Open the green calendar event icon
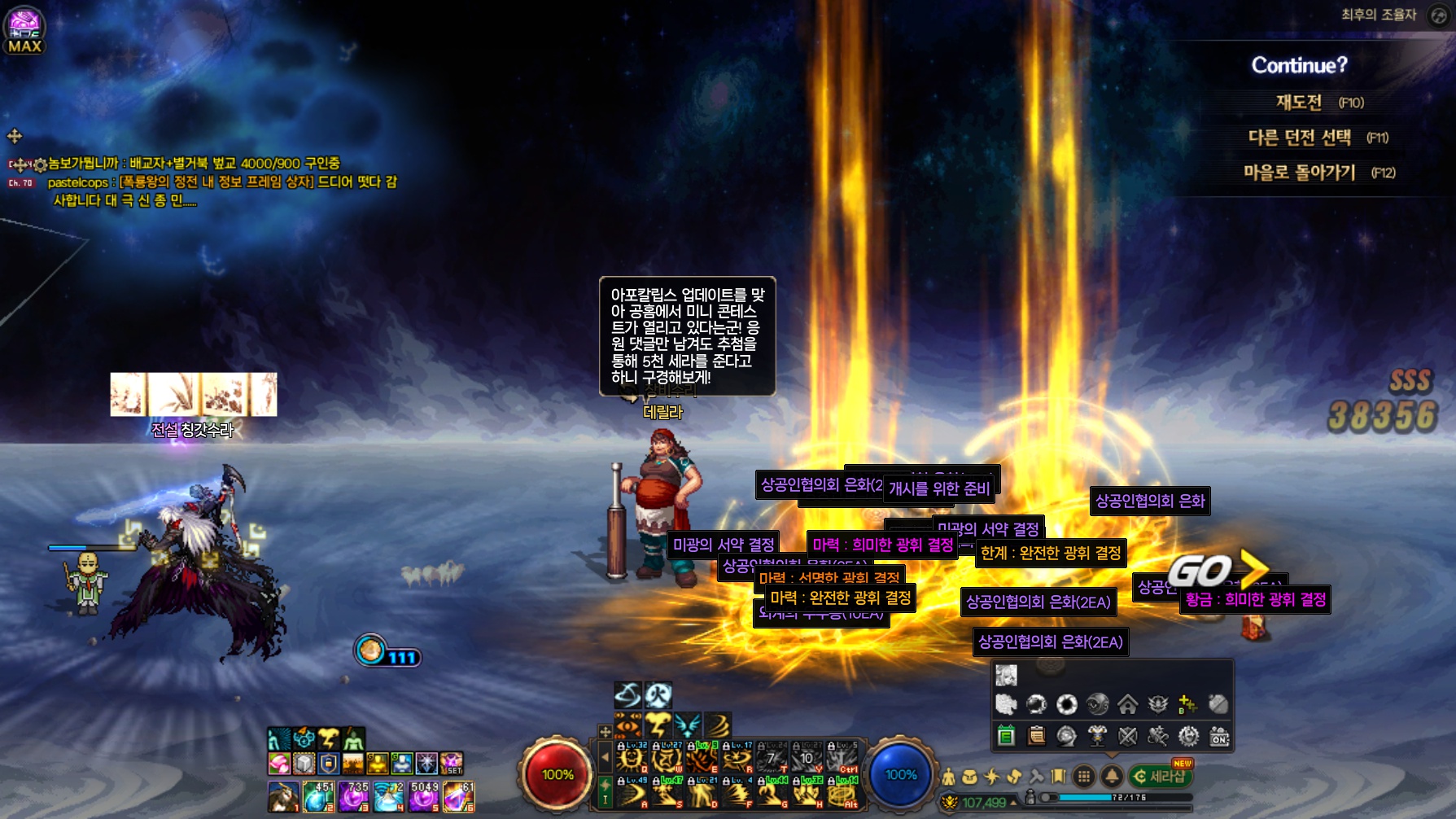Viewport: 1456px width, 819px height. tap(1006, 737)
